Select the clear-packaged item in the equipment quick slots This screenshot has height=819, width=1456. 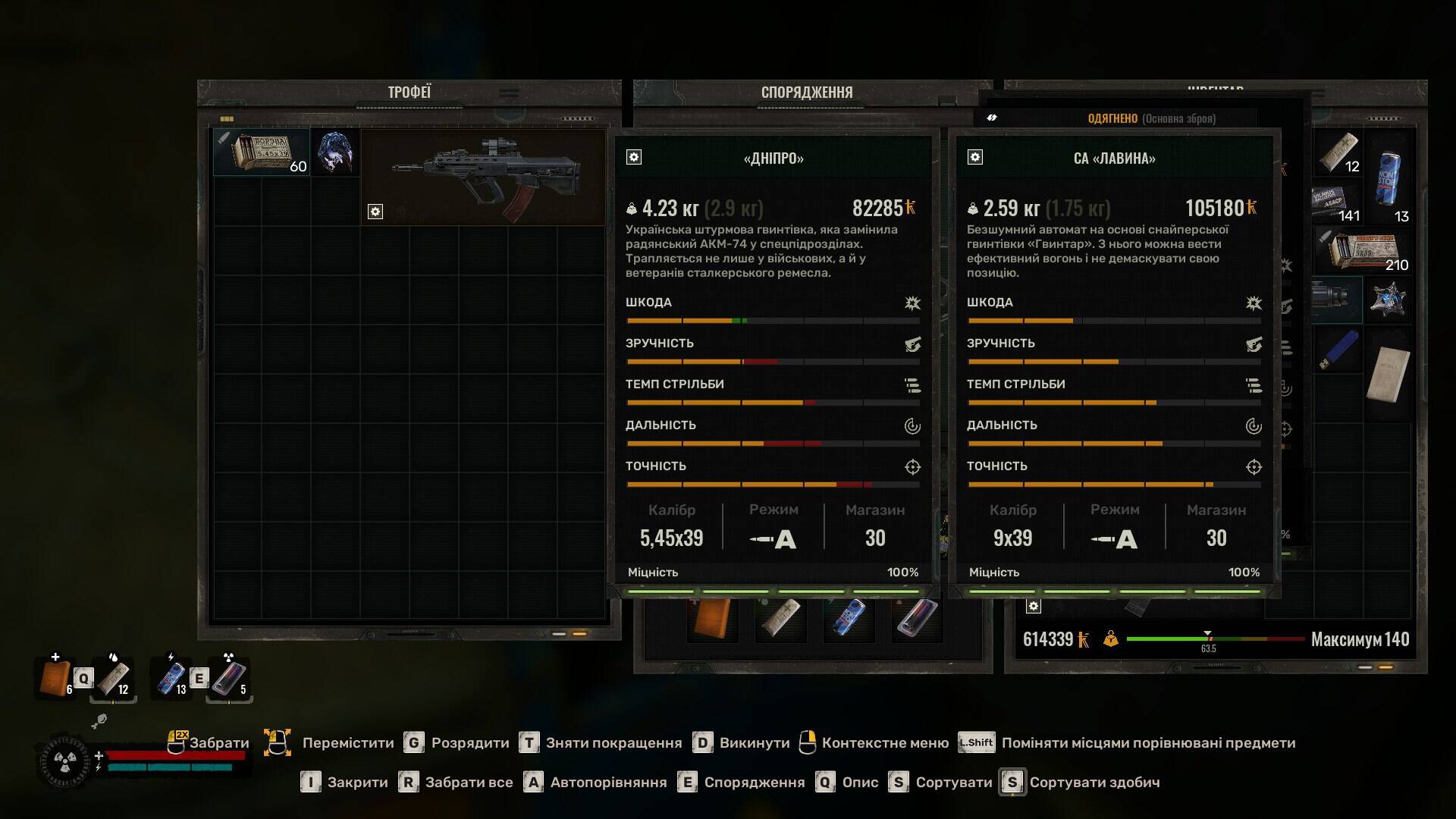click(x=915, y=620)
